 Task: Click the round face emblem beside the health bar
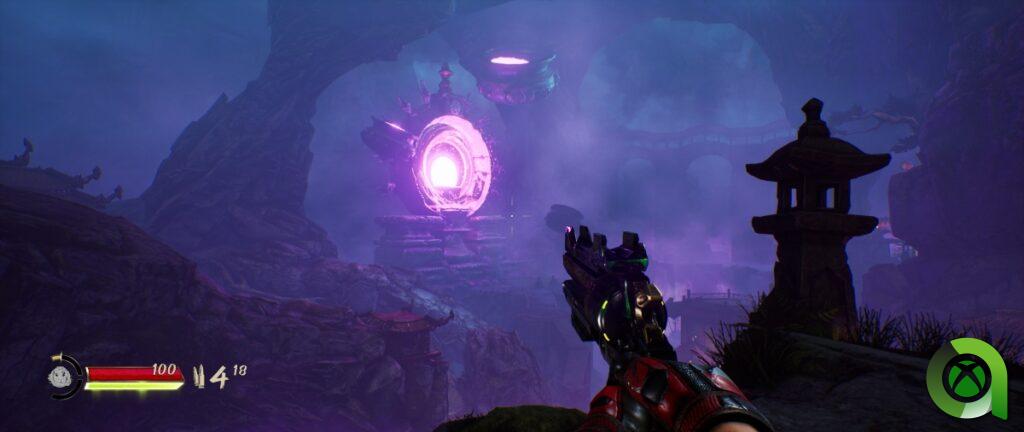[x=61, y=377]
